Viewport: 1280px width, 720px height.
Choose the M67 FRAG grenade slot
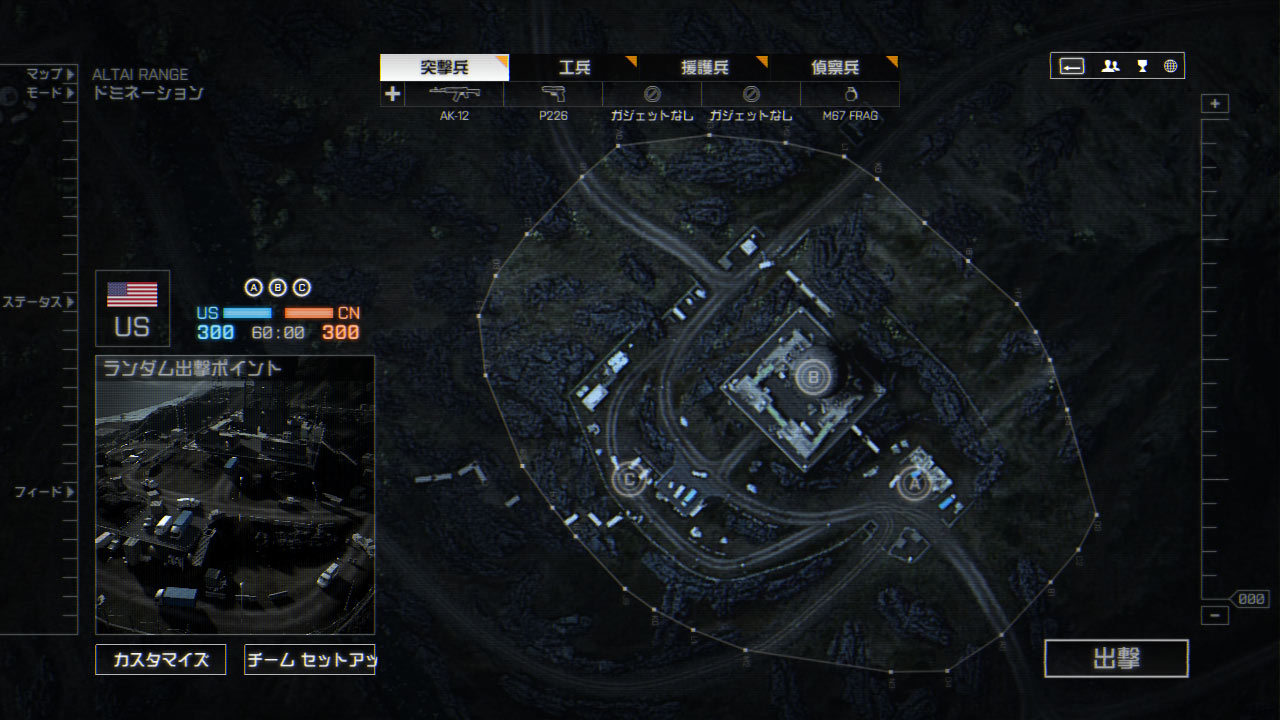pyautogui.click(x=849, y=94)
